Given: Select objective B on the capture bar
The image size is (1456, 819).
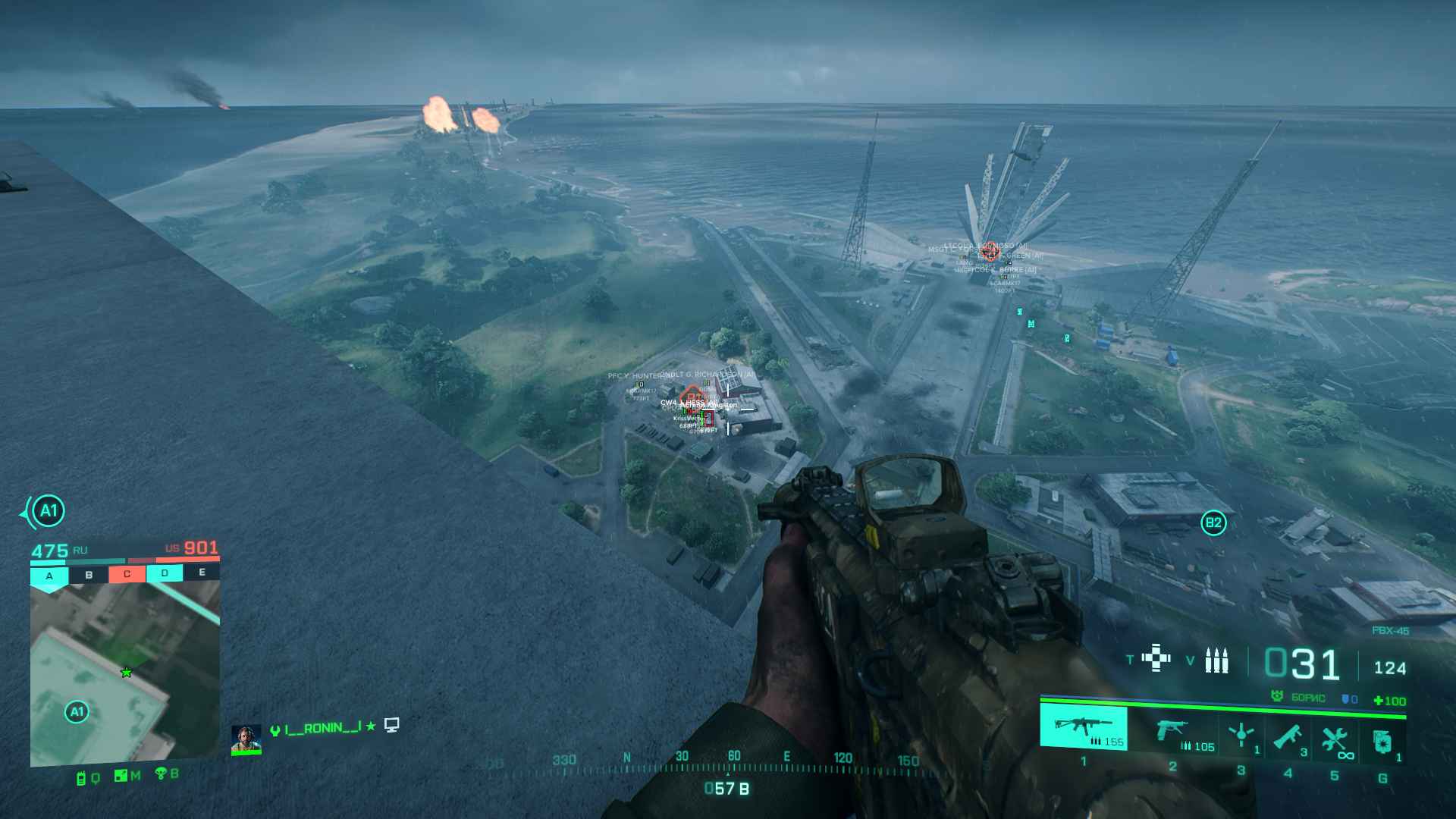Looking at the screenshot, I should (89, 575).
